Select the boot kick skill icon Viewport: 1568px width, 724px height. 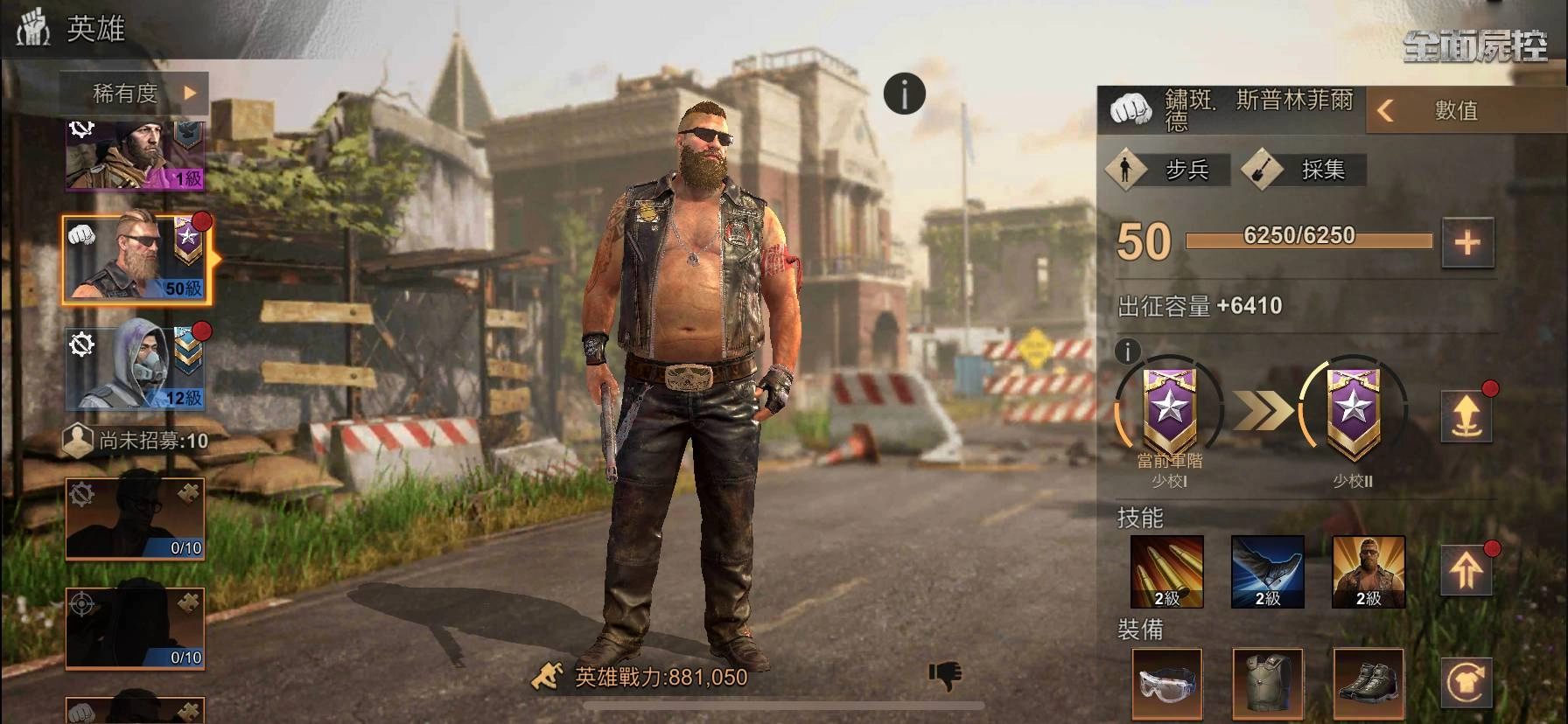click(1267, 571)
